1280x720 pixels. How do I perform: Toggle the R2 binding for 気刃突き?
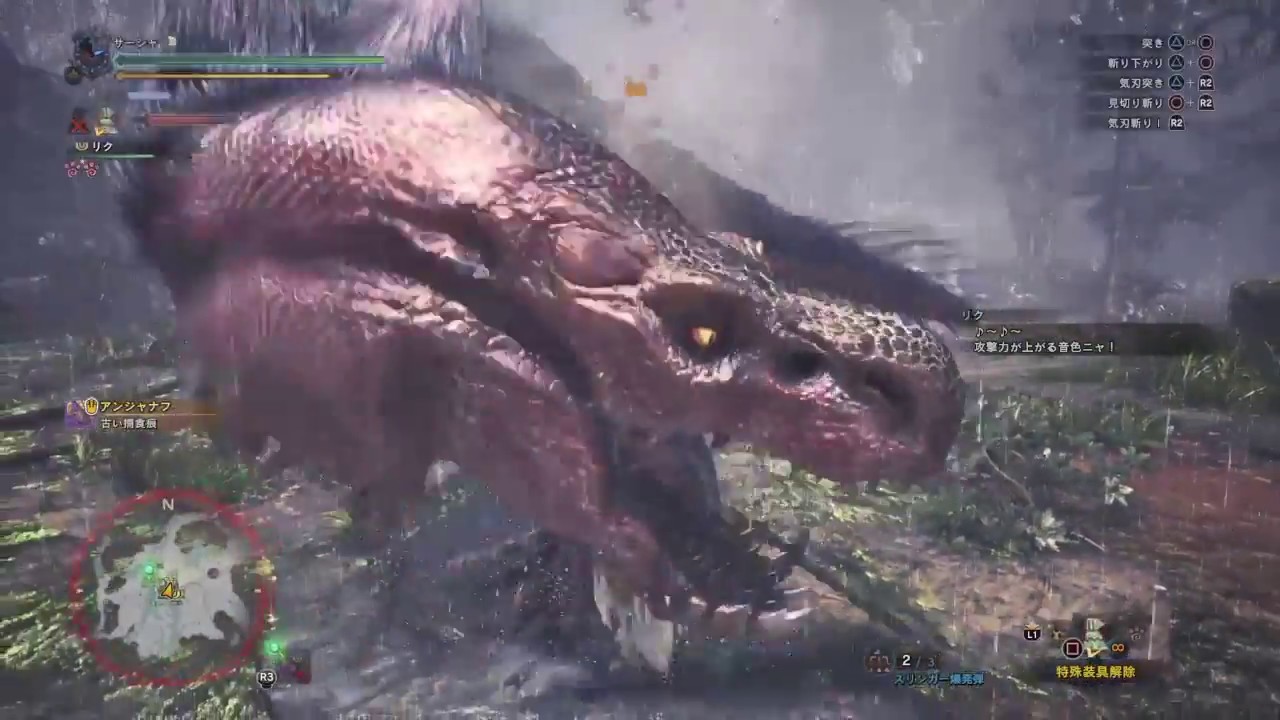point(1204,85)
